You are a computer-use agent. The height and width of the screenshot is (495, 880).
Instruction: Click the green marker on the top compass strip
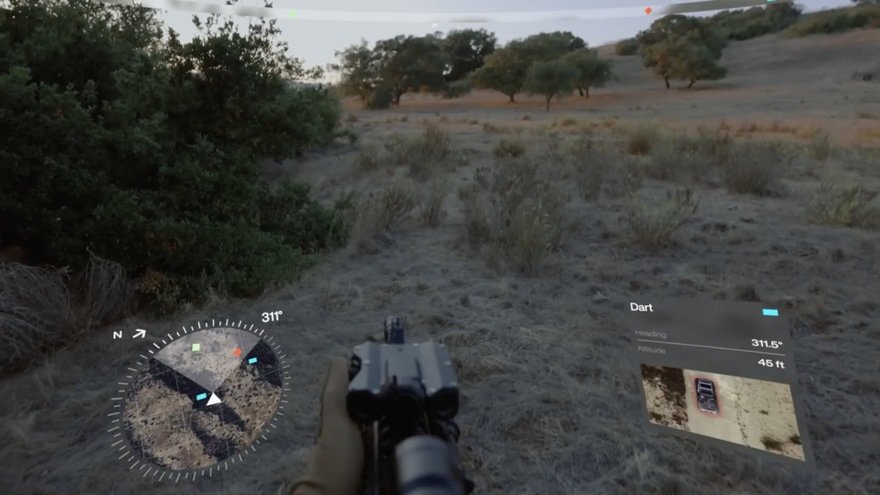click(x=293, y=14)
